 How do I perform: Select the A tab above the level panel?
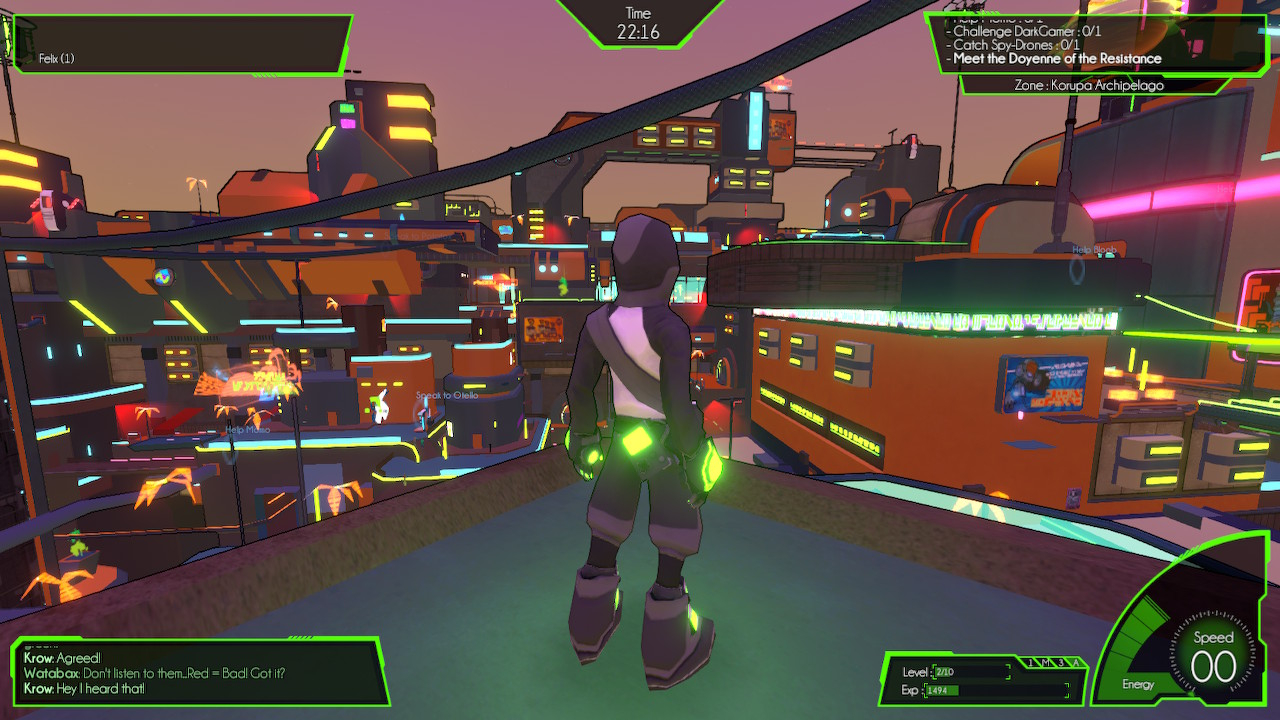[x=1075, y=663]
